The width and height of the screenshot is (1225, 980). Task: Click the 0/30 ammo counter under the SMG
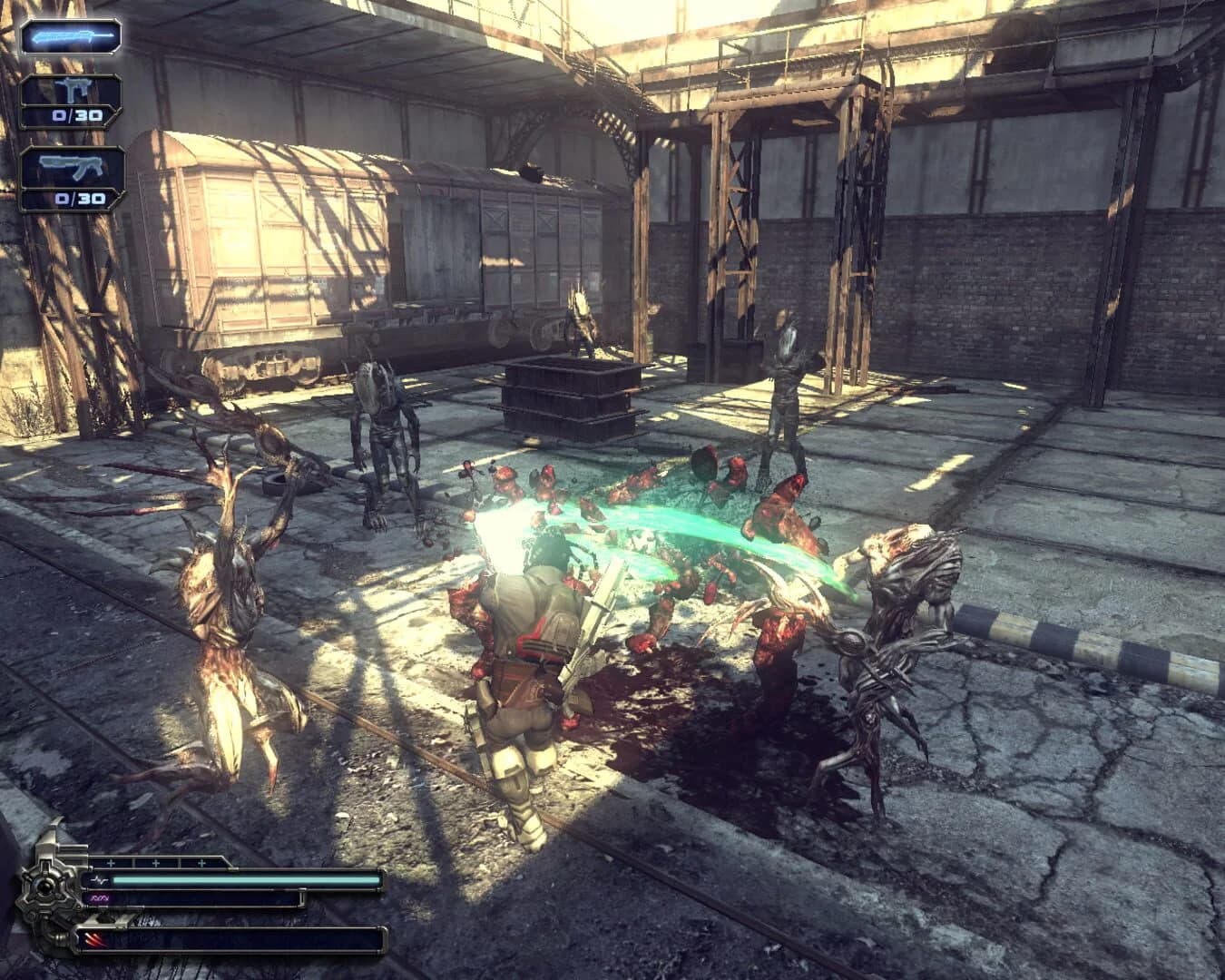[x=76, y=115]
